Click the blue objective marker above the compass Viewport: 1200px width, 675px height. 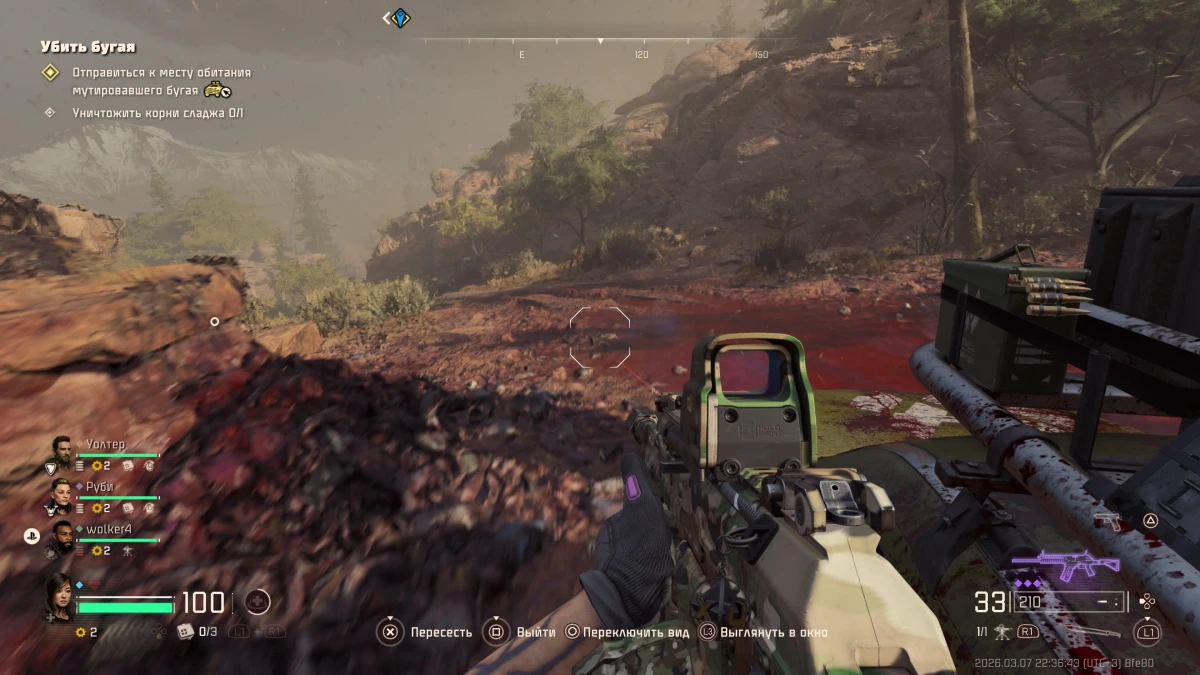click(399, 18)
